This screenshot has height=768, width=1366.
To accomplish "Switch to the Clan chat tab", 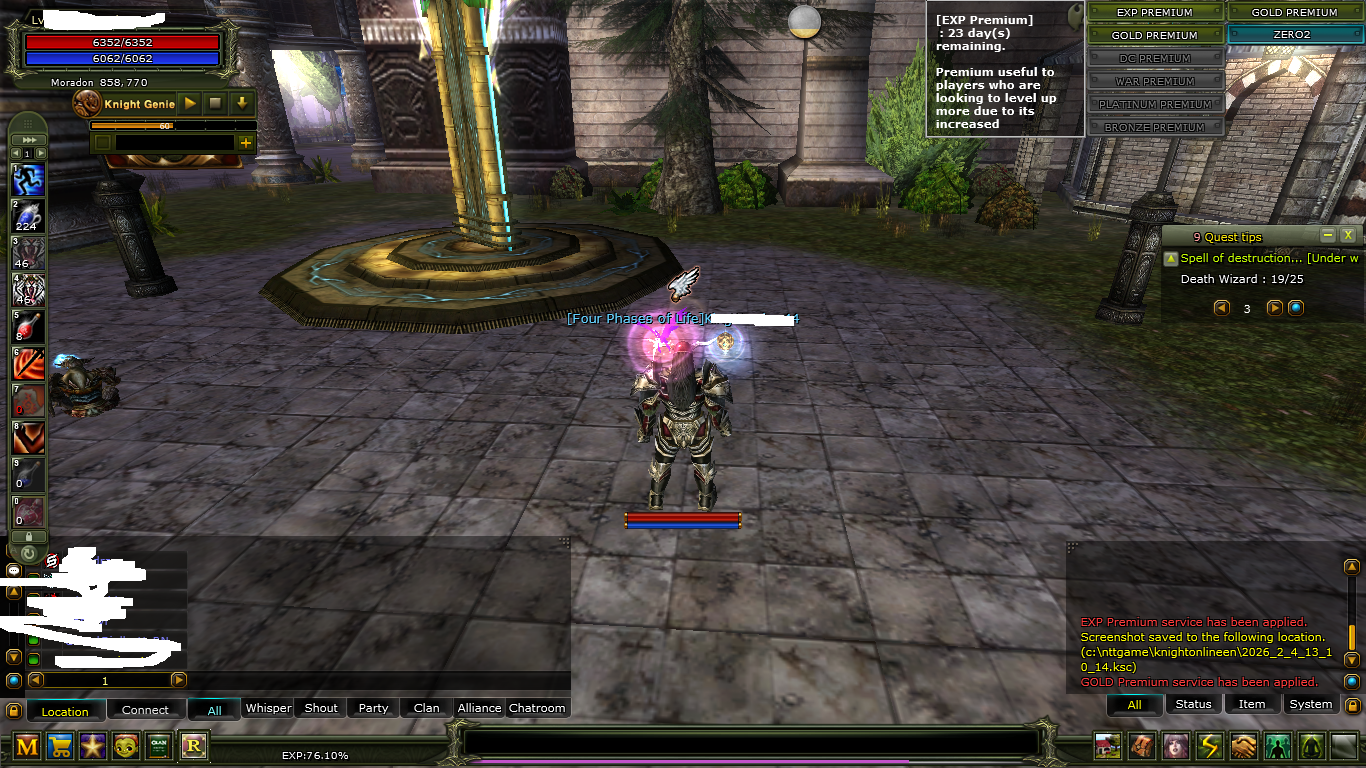I will point(425,708).
